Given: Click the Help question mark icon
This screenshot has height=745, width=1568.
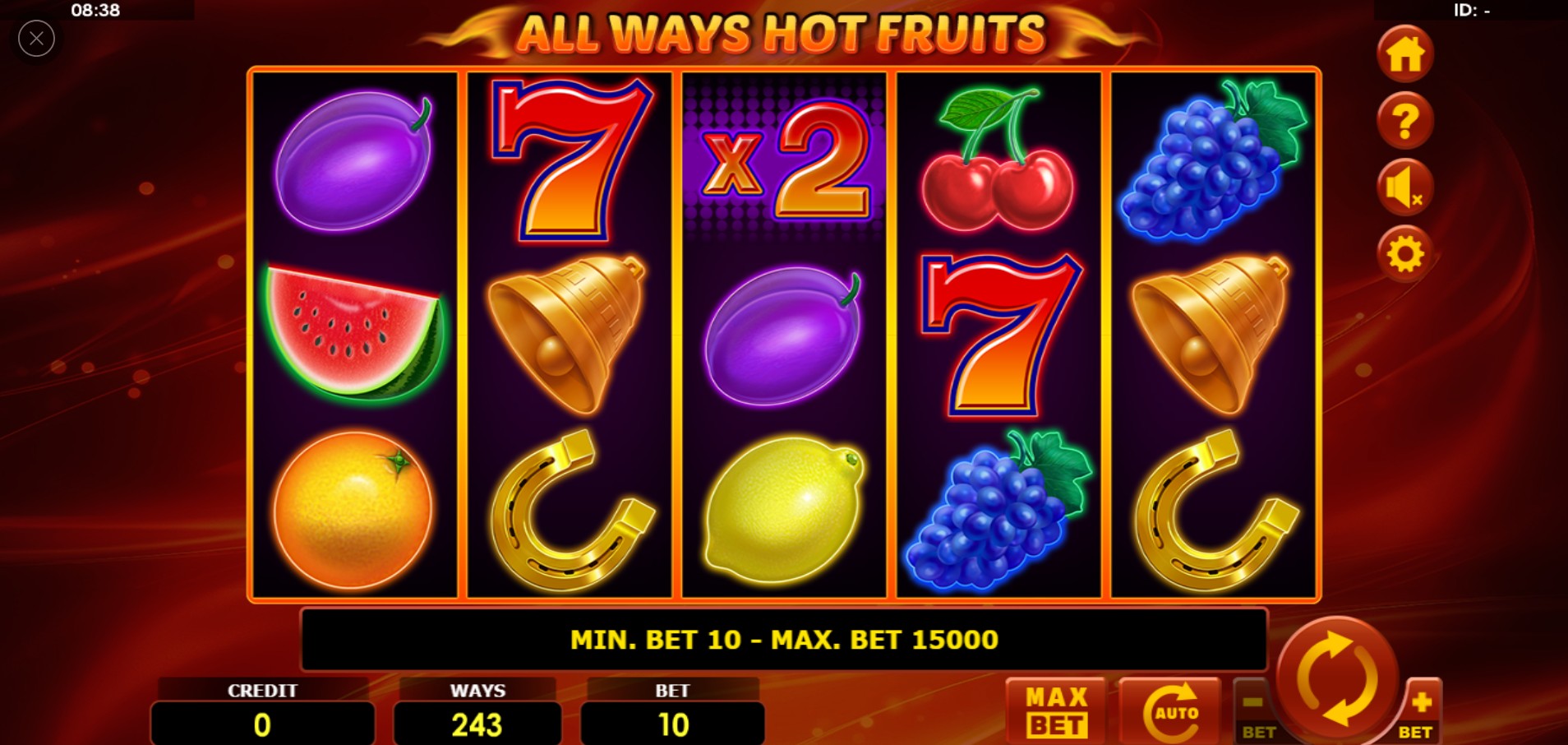Looking at the screenshot, I should 1404,122.
